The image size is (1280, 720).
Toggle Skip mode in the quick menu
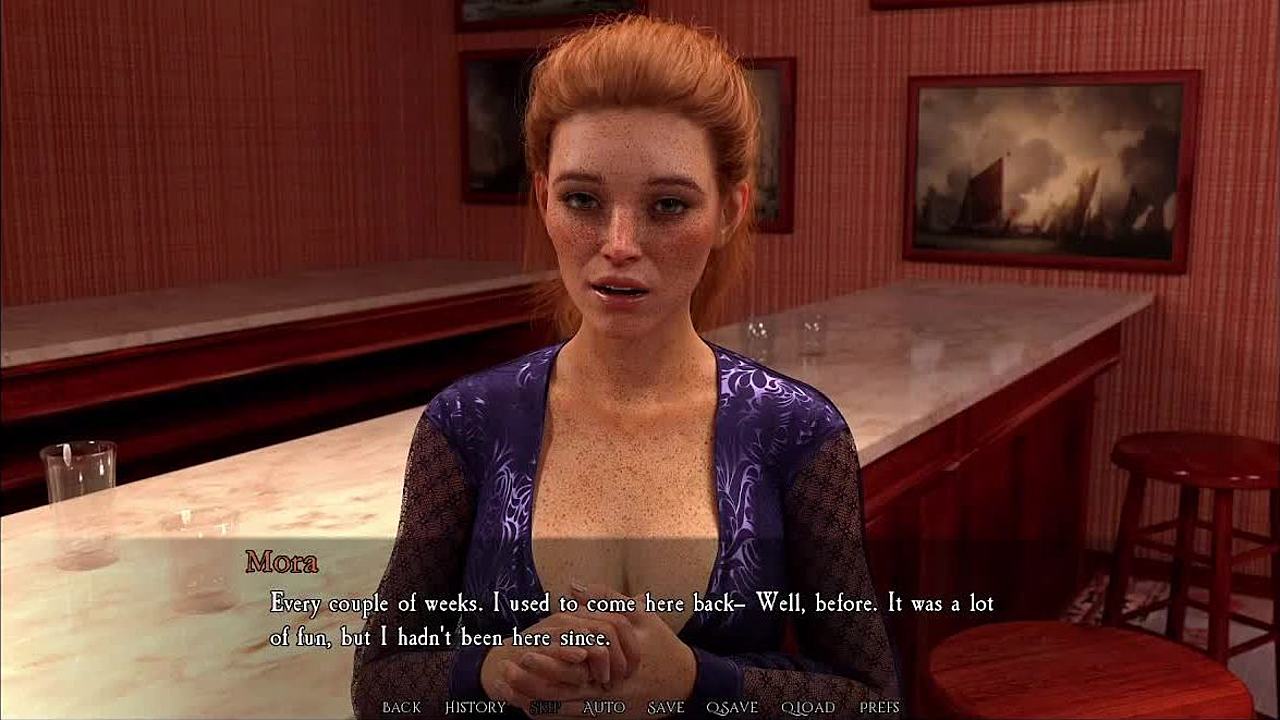545,707
